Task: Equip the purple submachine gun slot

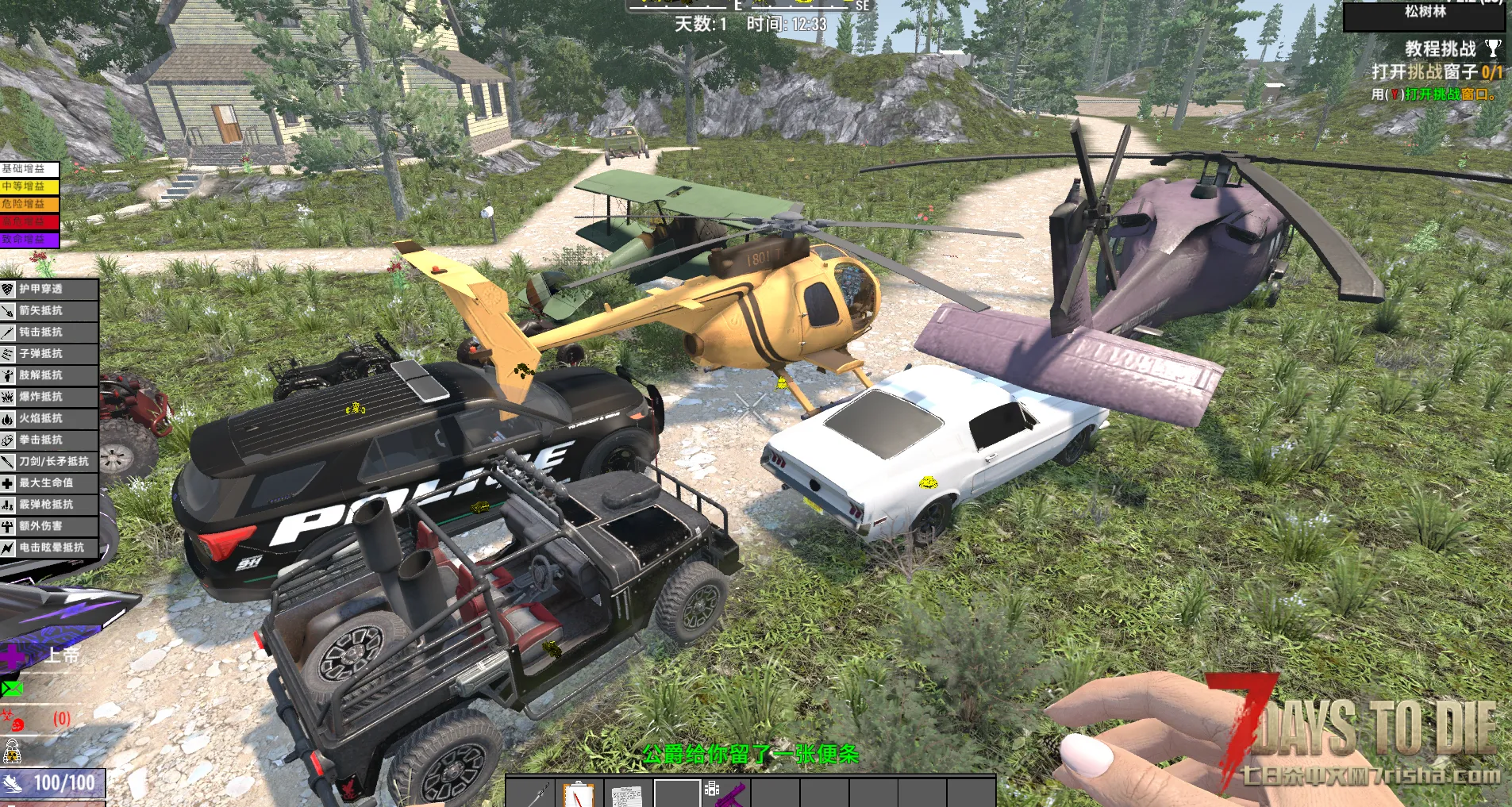Action: (x=725, y=793)
